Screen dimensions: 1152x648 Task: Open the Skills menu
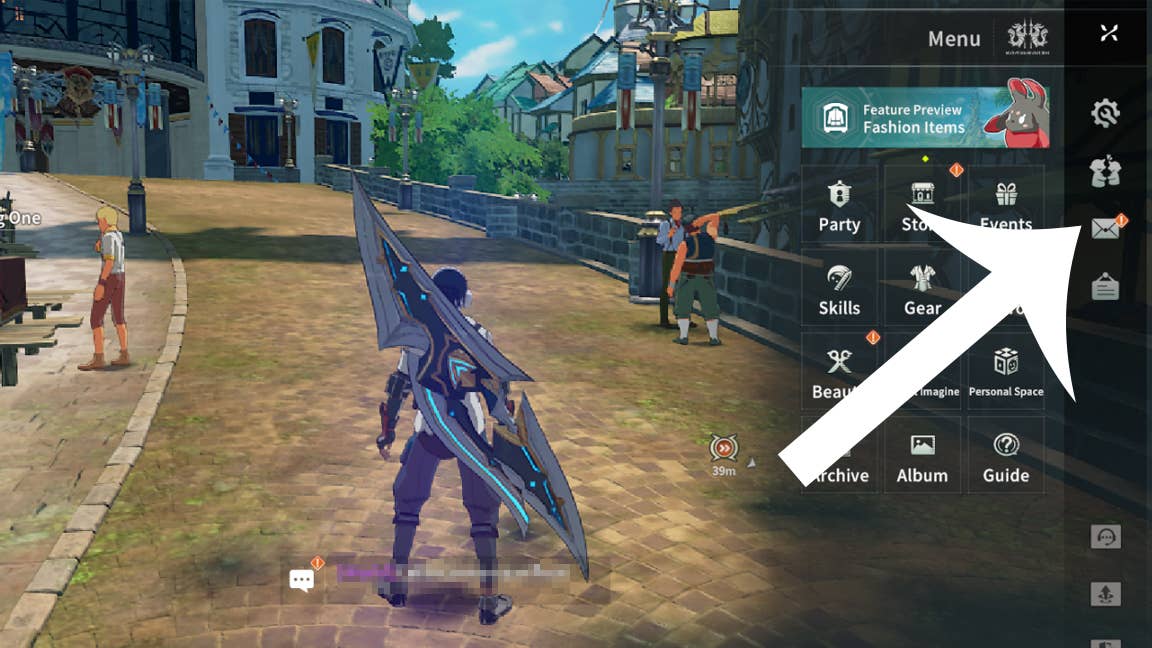[x=839, y=289]
